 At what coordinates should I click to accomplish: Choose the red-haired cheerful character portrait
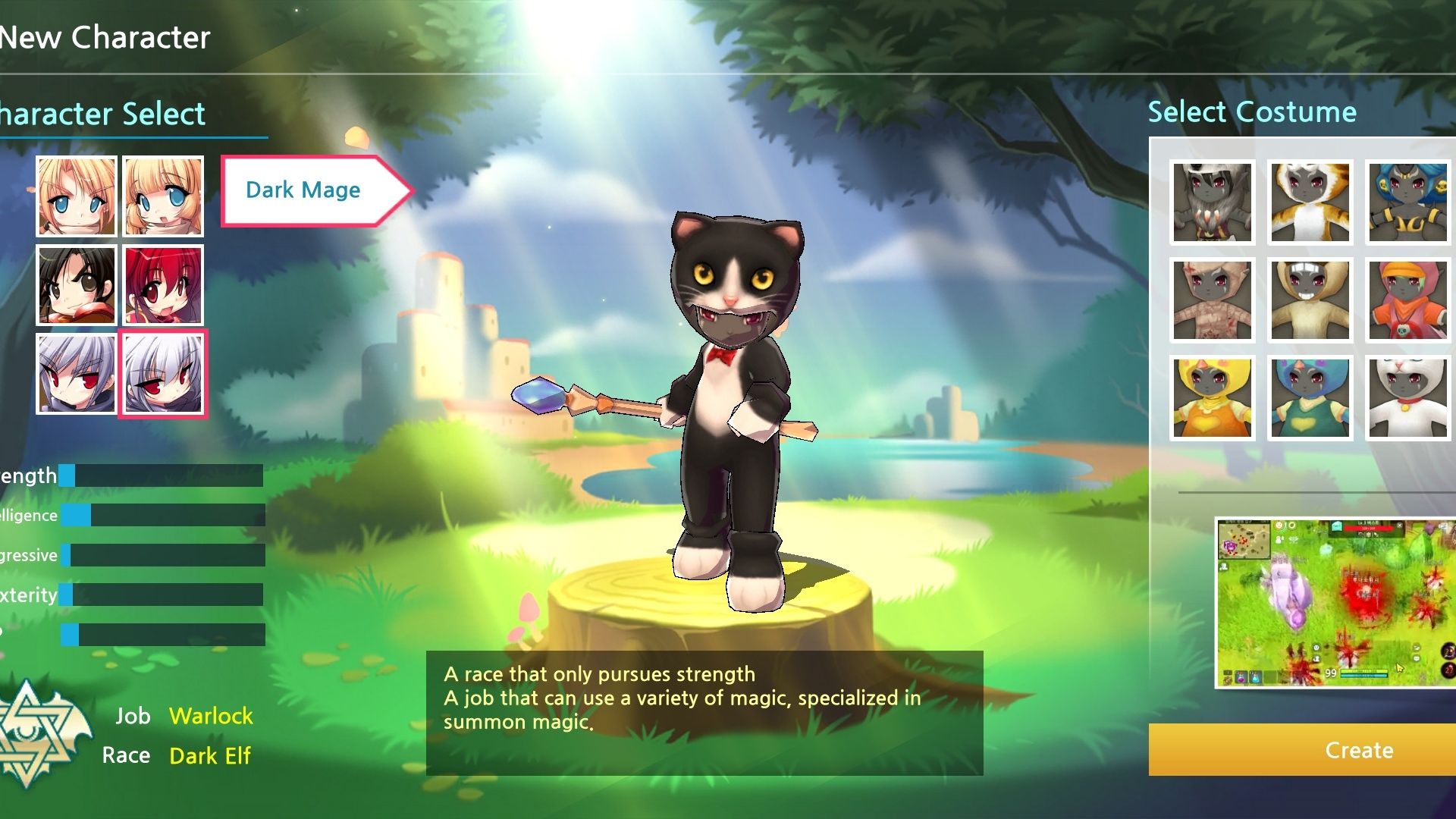(x=162, y=286)
